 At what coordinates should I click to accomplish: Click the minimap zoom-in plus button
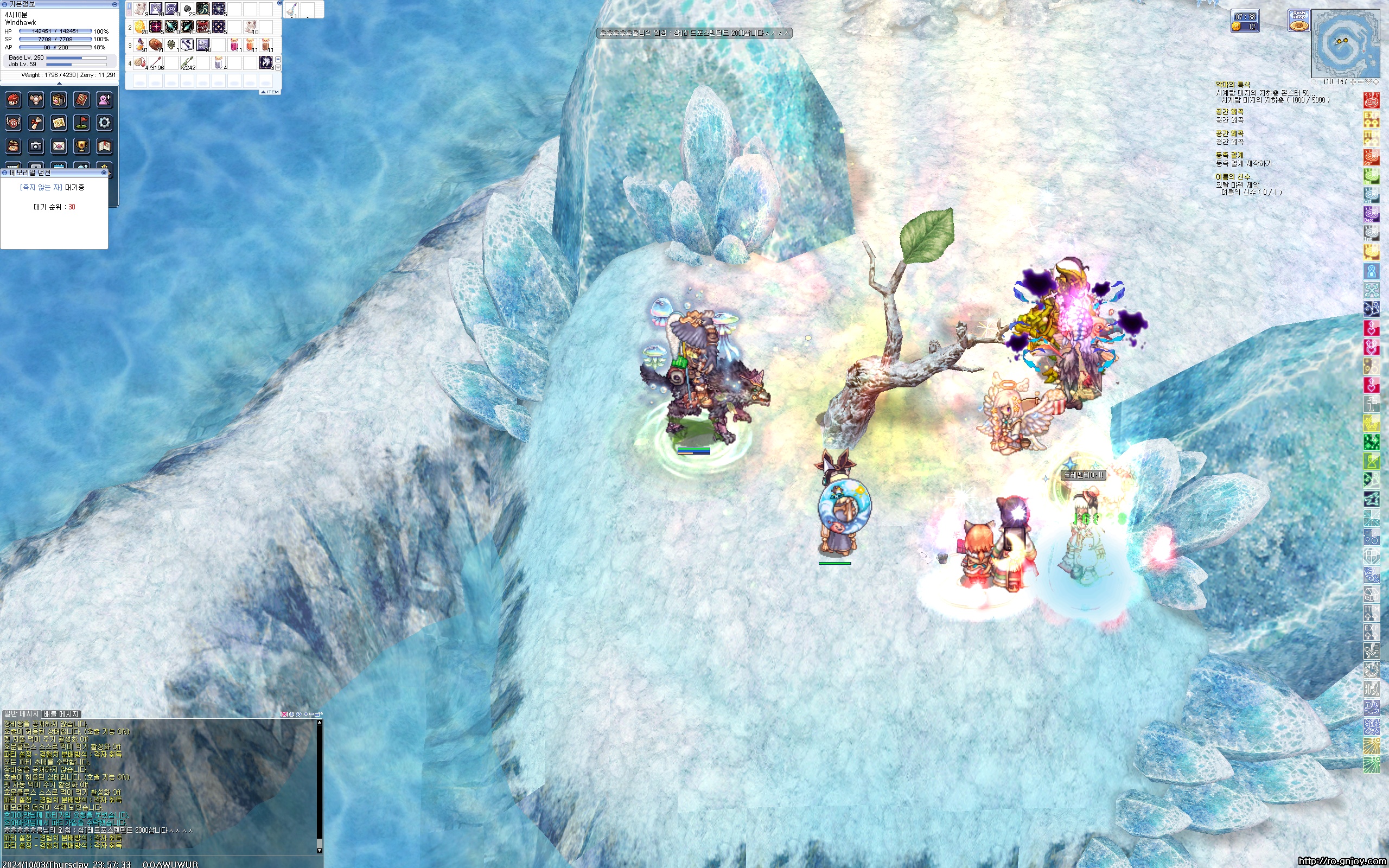click(1353, 82)
